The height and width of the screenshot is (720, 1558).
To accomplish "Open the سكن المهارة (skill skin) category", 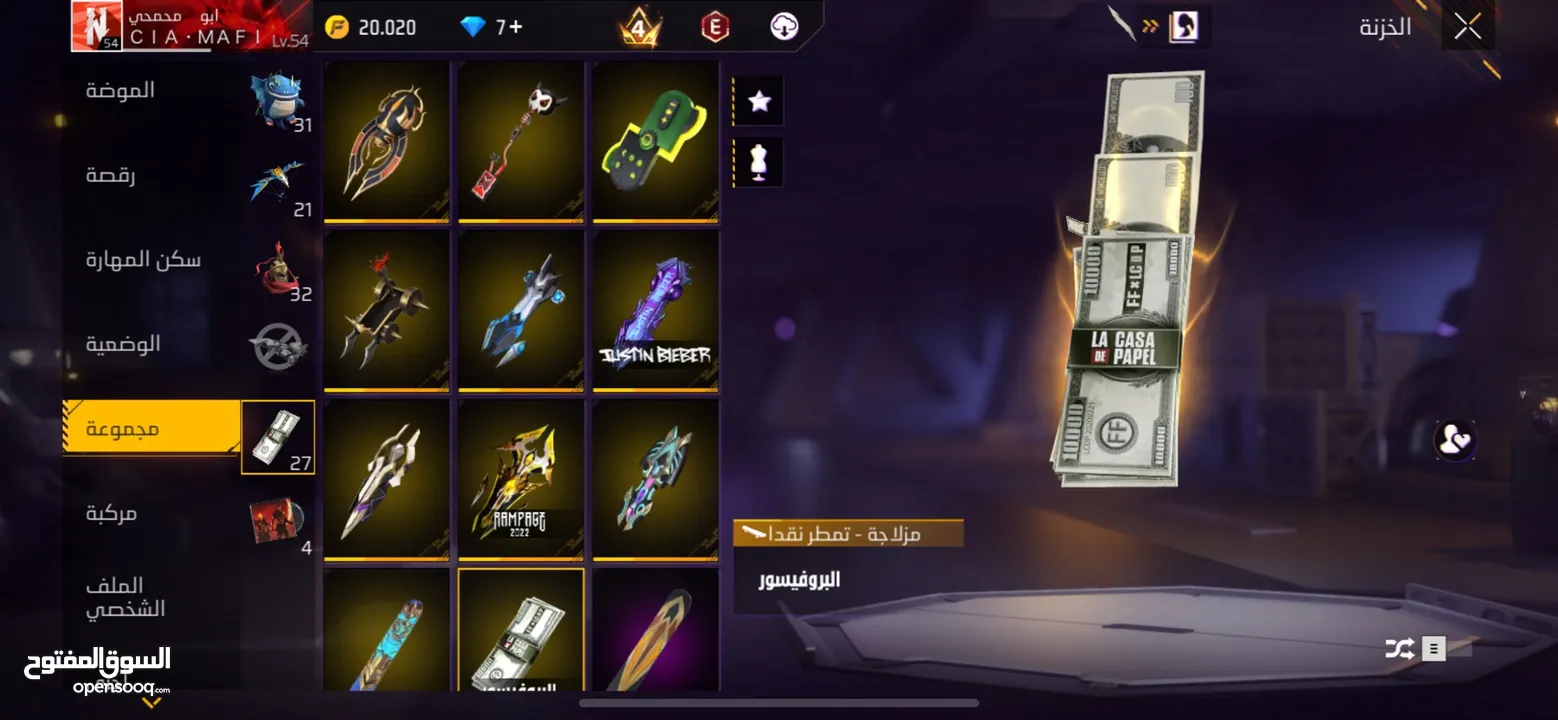I will (x=143, y=259).
